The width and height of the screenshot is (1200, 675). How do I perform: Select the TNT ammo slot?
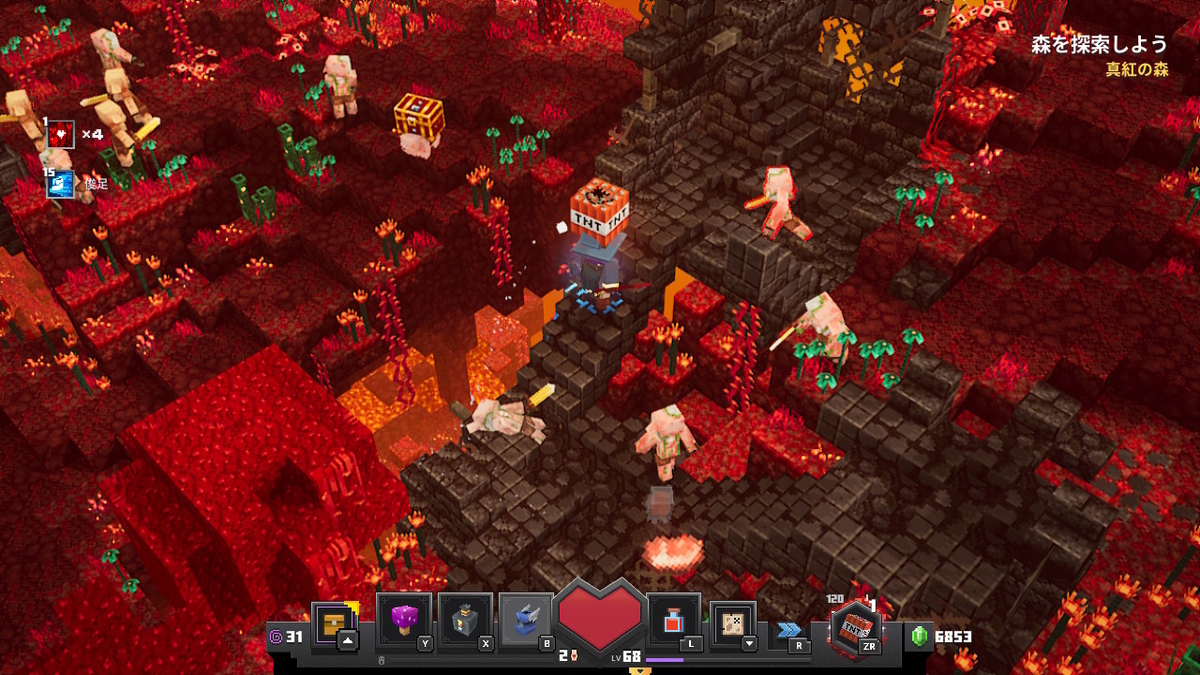856,625
